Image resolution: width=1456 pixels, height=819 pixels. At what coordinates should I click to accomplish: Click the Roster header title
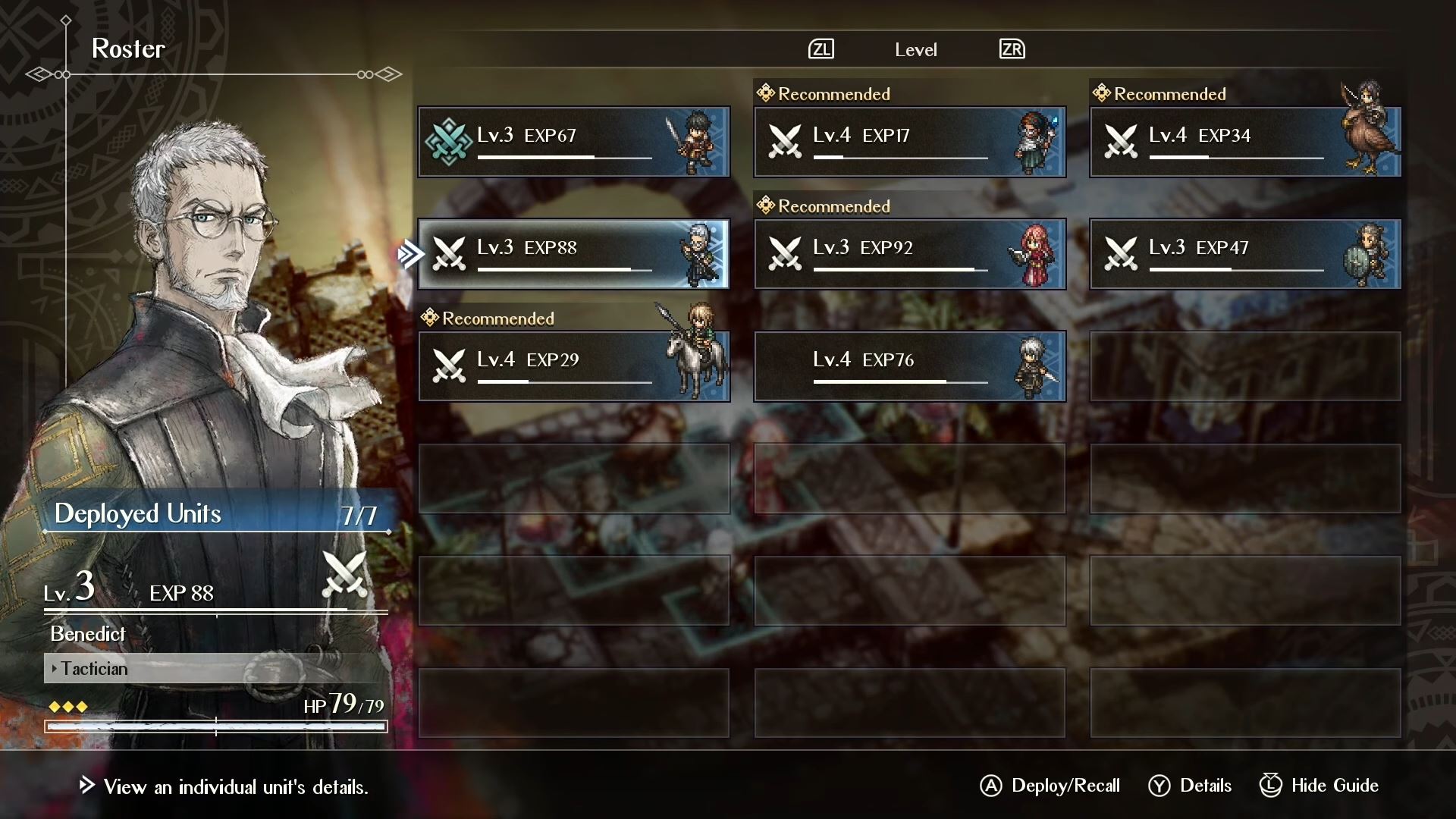point(127,49)
